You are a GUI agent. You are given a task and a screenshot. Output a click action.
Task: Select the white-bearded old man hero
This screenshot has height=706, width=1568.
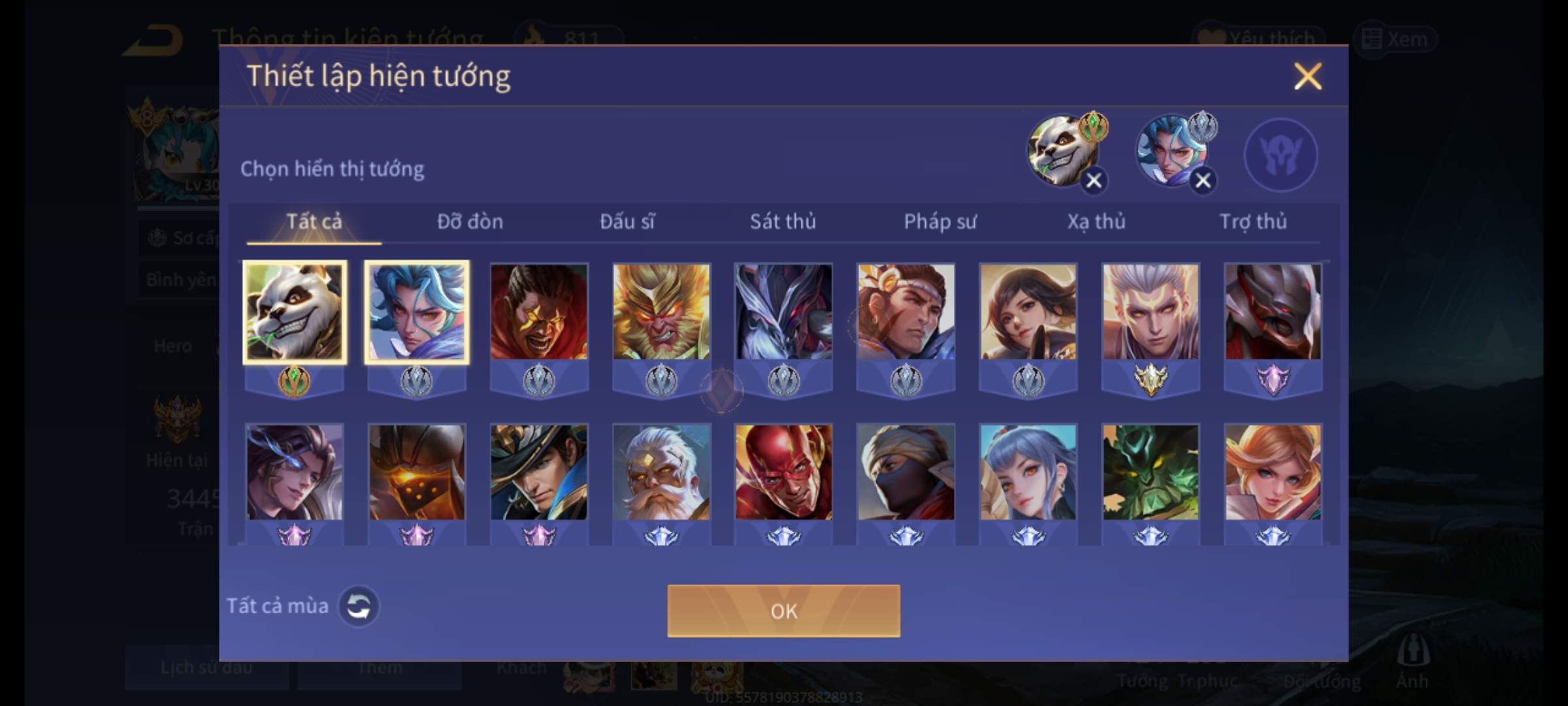point(661,472)
